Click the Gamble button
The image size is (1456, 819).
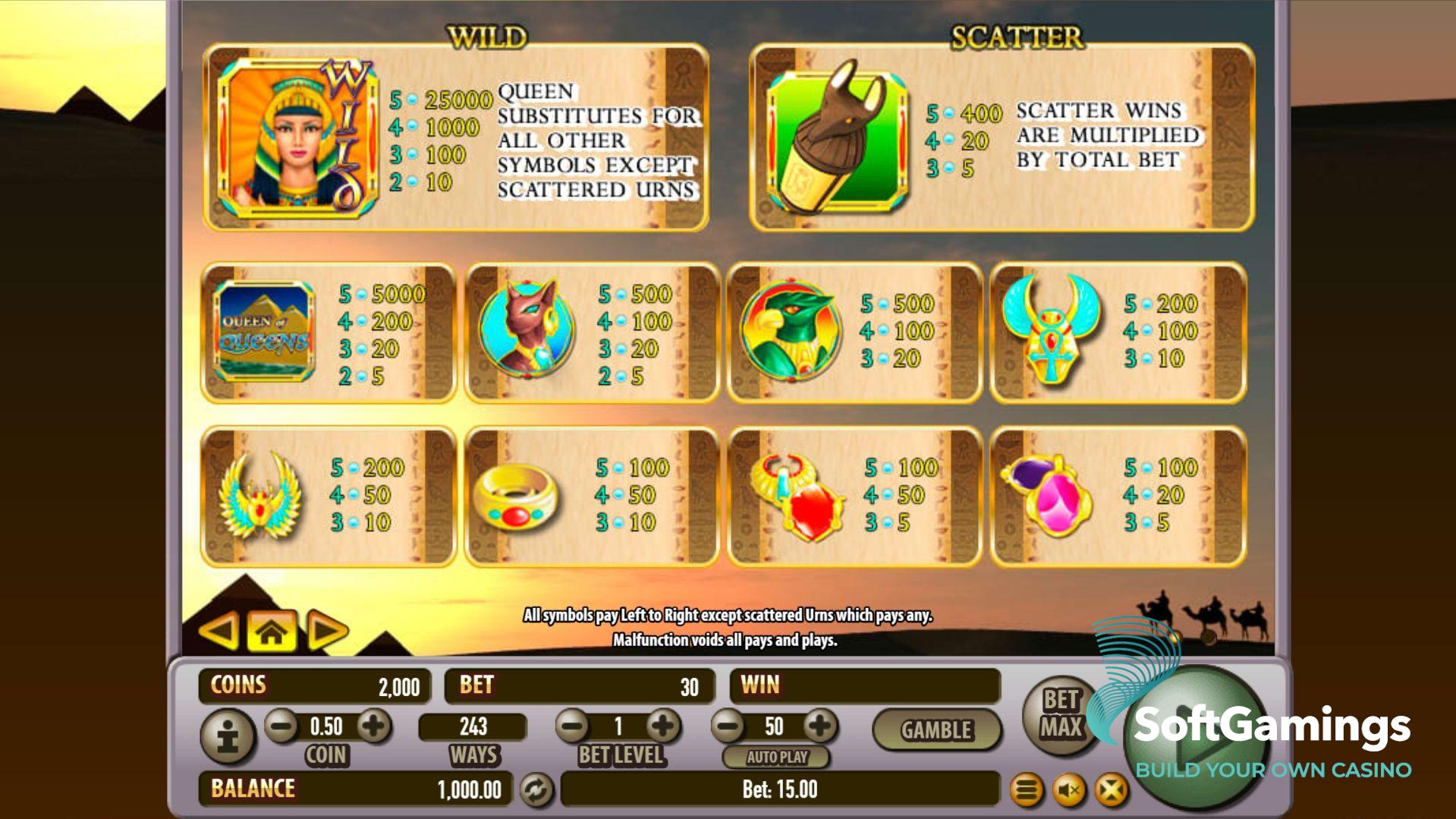tap(936, 729)
